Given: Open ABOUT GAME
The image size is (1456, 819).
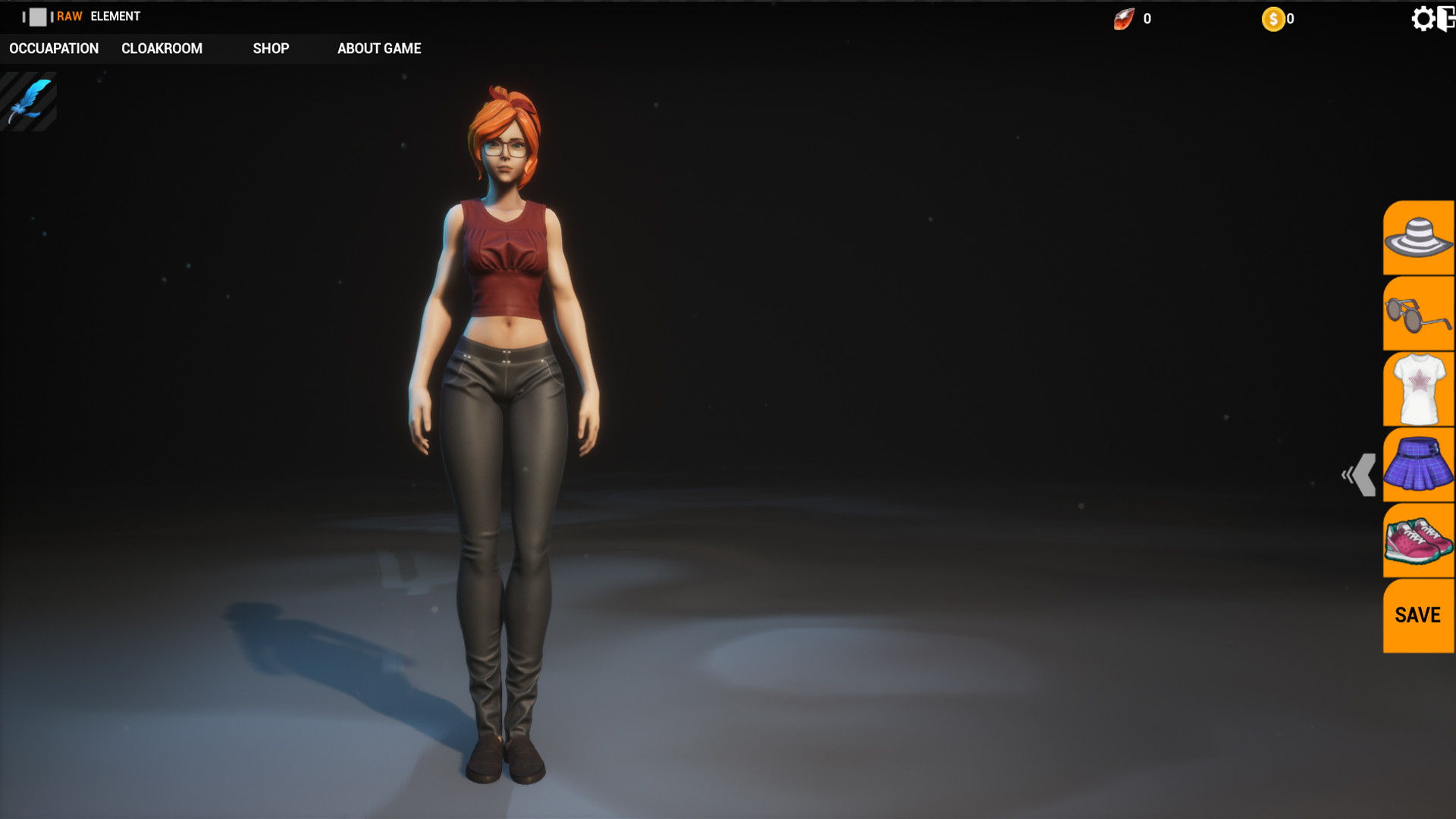Looking at the screenshot, I should click(x=379, y=49).
